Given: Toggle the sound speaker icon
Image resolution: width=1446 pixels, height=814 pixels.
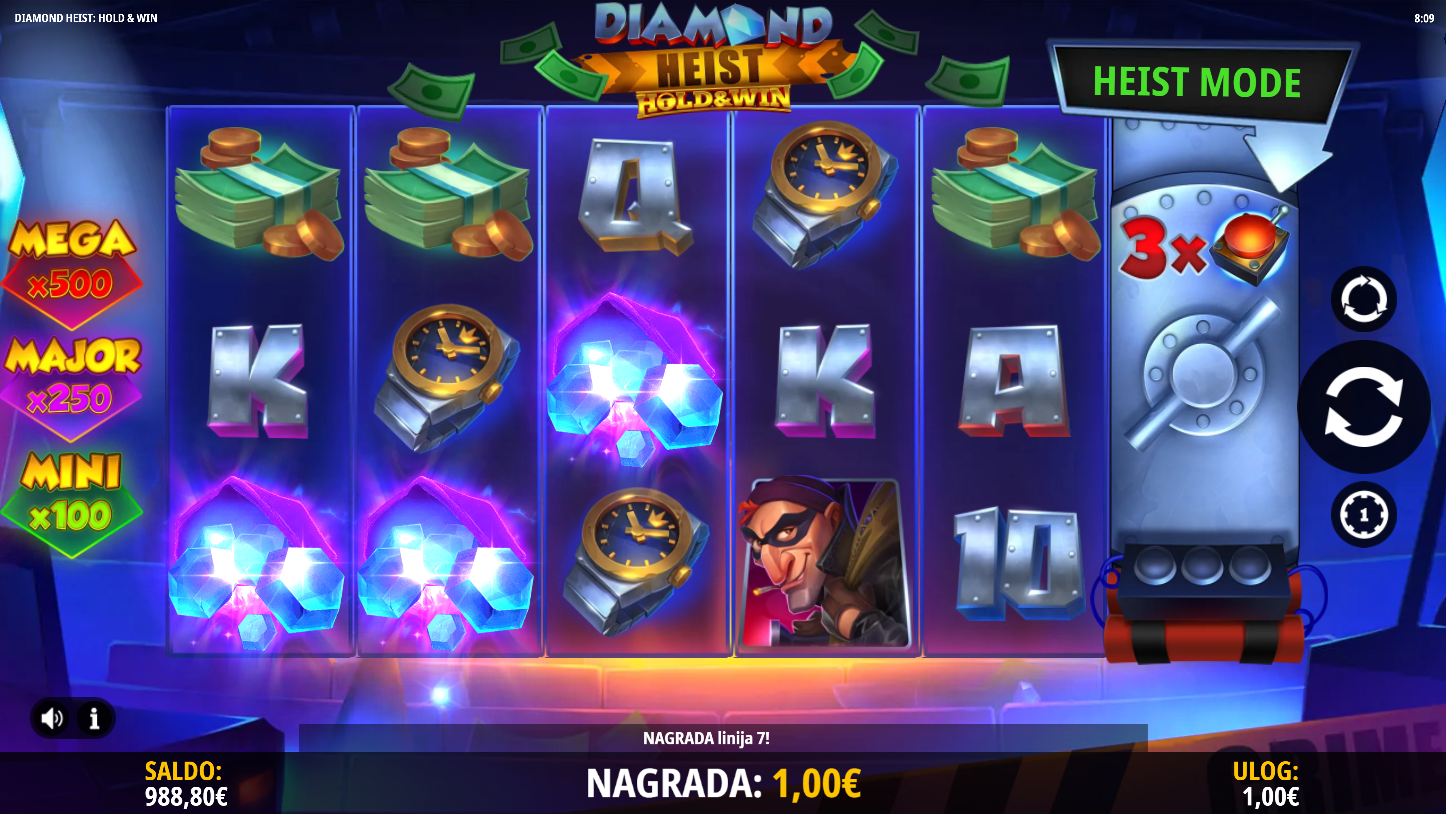Looking at the screenshot, I should (x=53, y=718).
